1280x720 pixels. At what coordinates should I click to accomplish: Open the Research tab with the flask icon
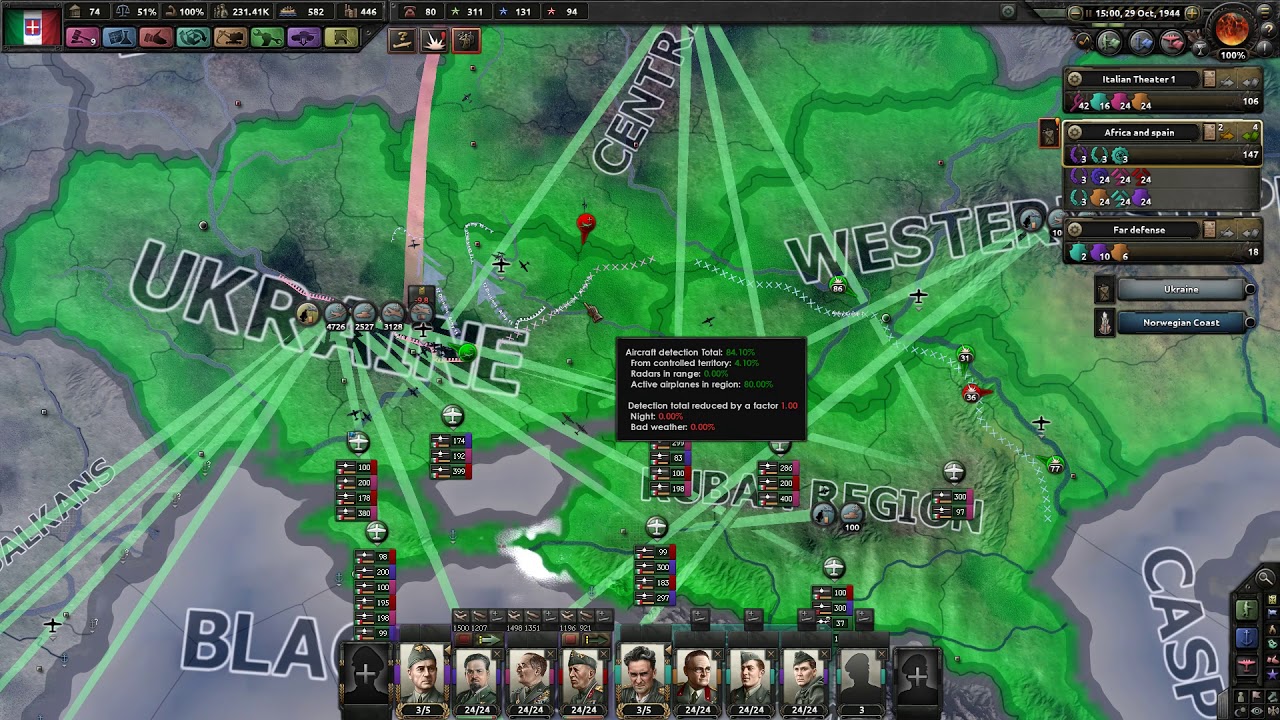pos(120,37)
